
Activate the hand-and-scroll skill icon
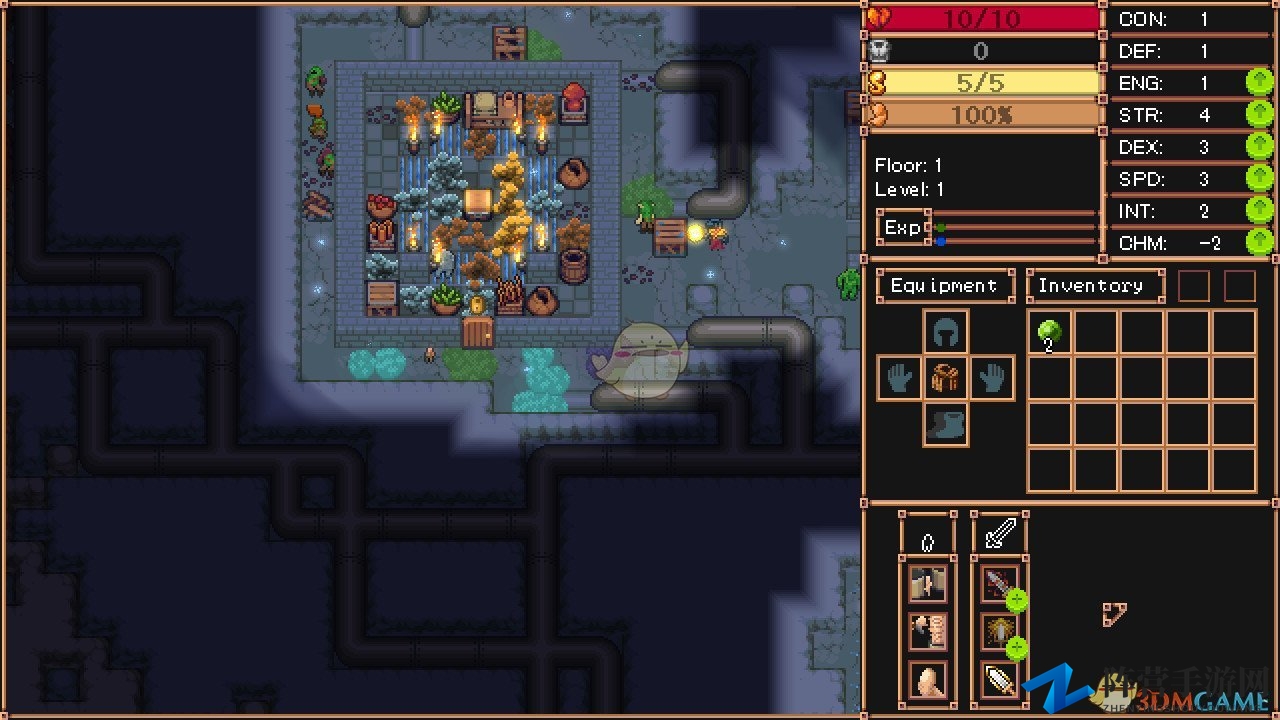[927, 632]
